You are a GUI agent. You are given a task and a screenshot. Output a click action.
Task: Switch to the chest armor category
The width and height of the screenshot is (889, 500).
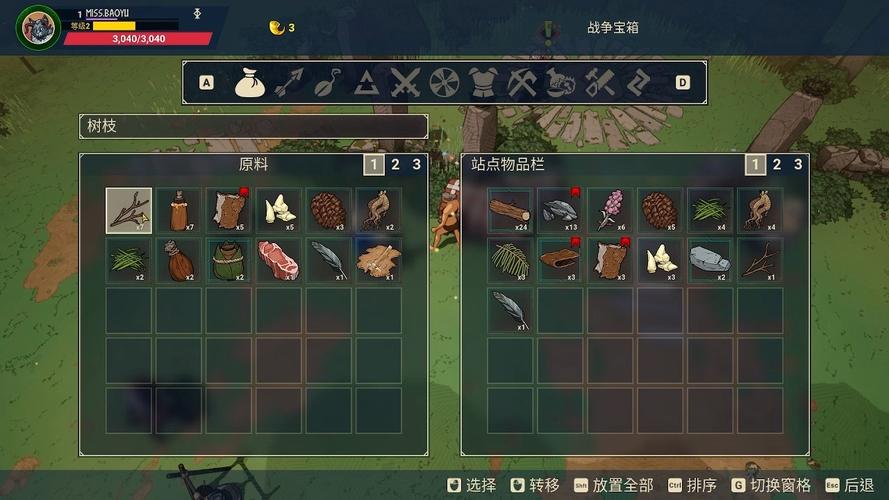click(482, 83)
